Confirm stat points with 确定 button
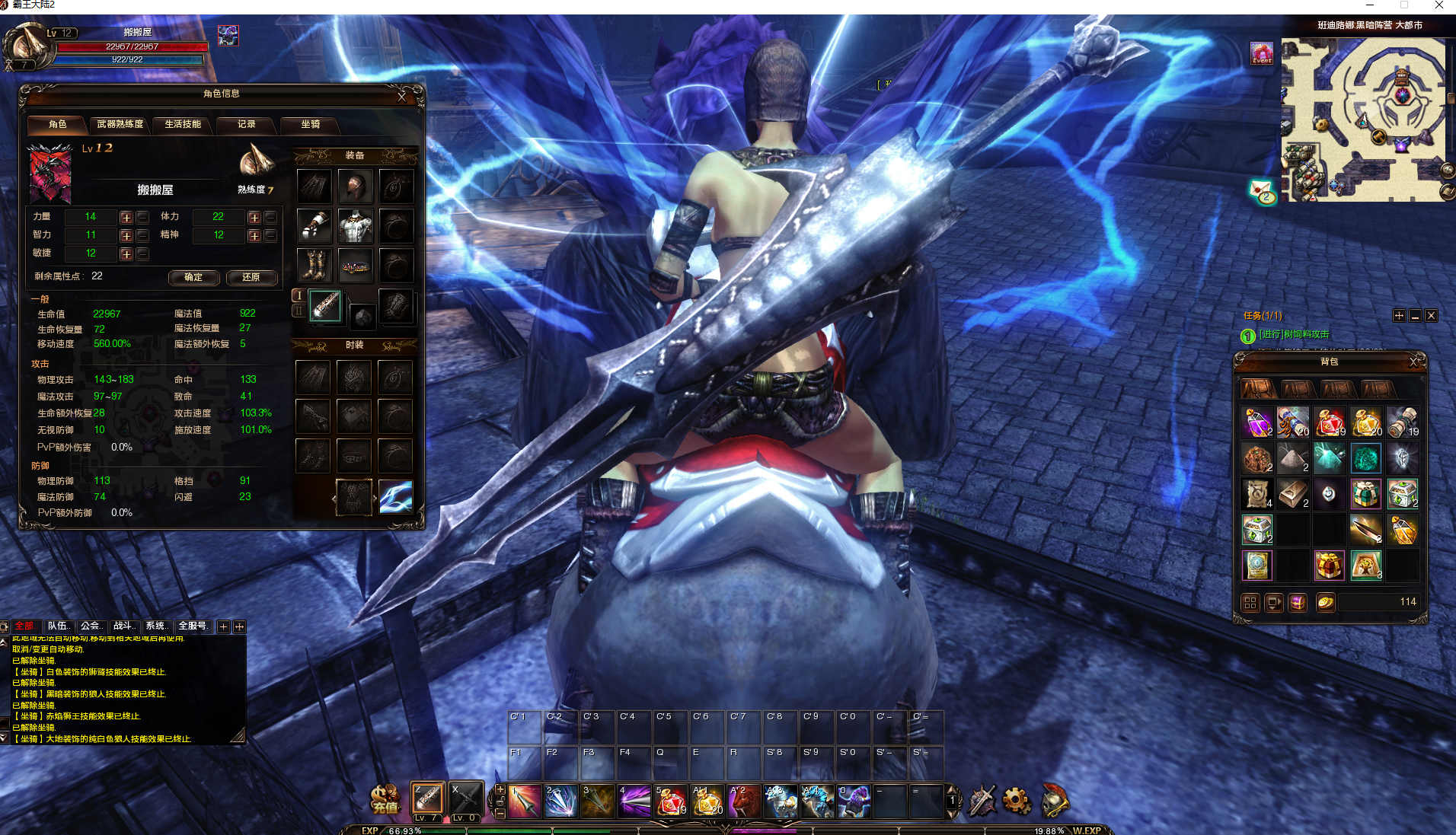 pyautogui.click(x=193, y=277)
